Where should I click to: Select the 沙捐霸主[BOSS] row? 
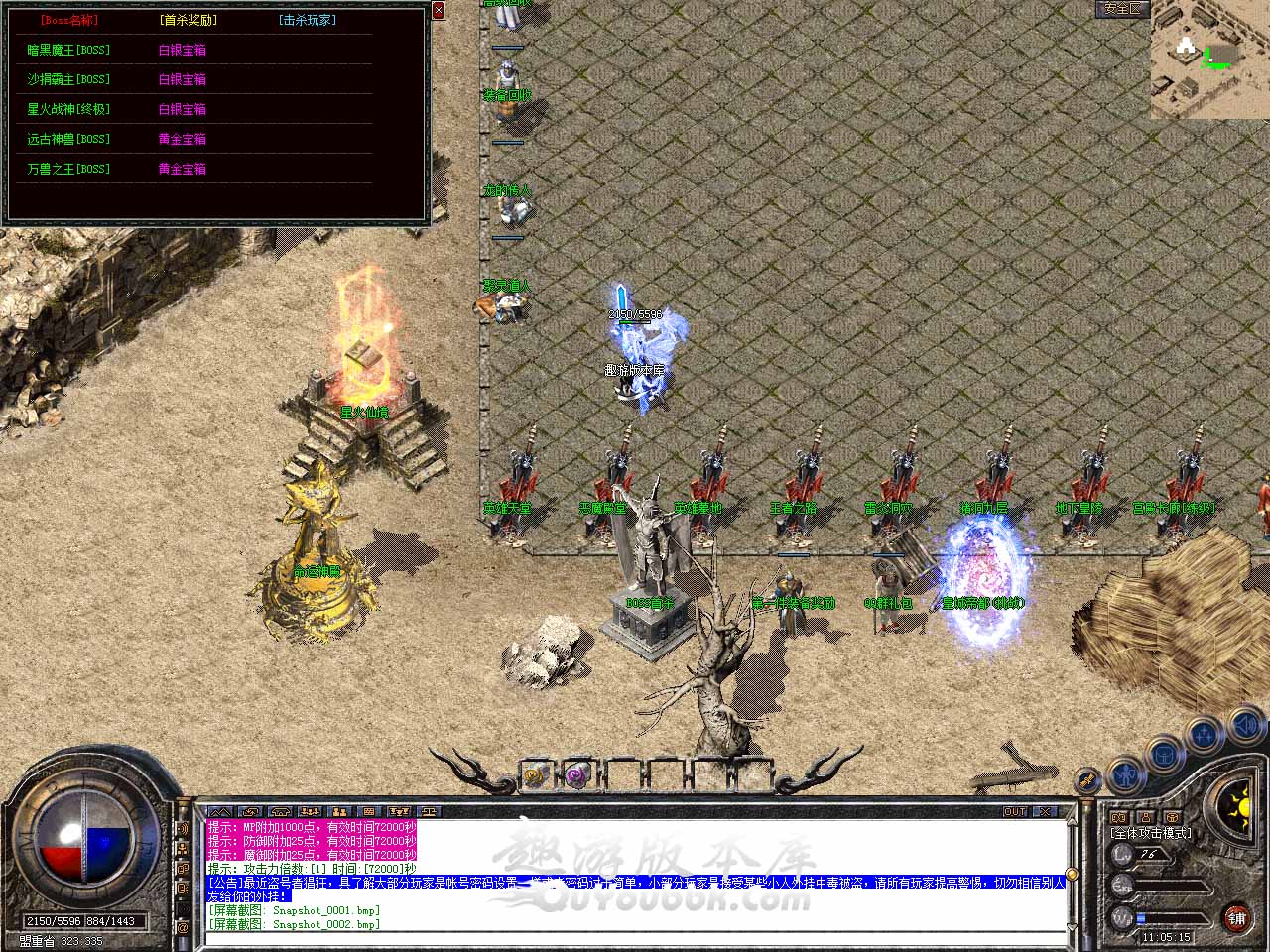[x=68, y=79]
